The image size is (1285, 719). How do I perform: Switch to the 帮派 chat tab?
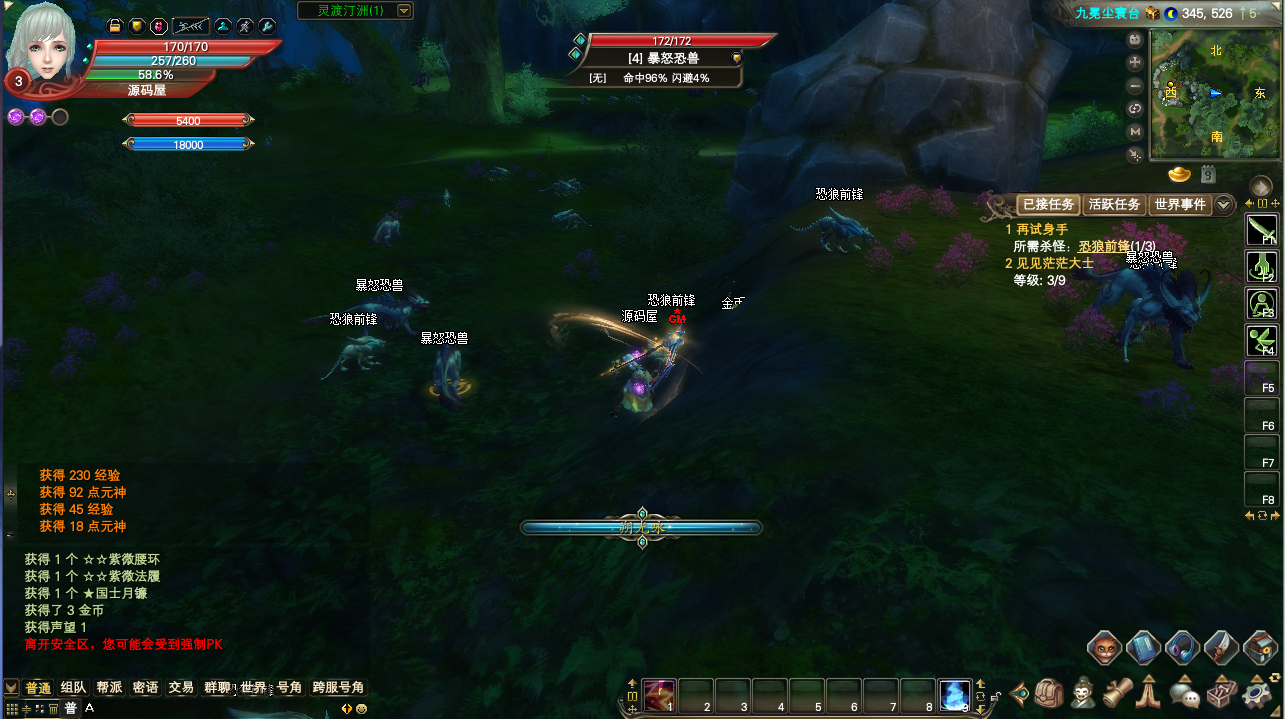(109, 688)
